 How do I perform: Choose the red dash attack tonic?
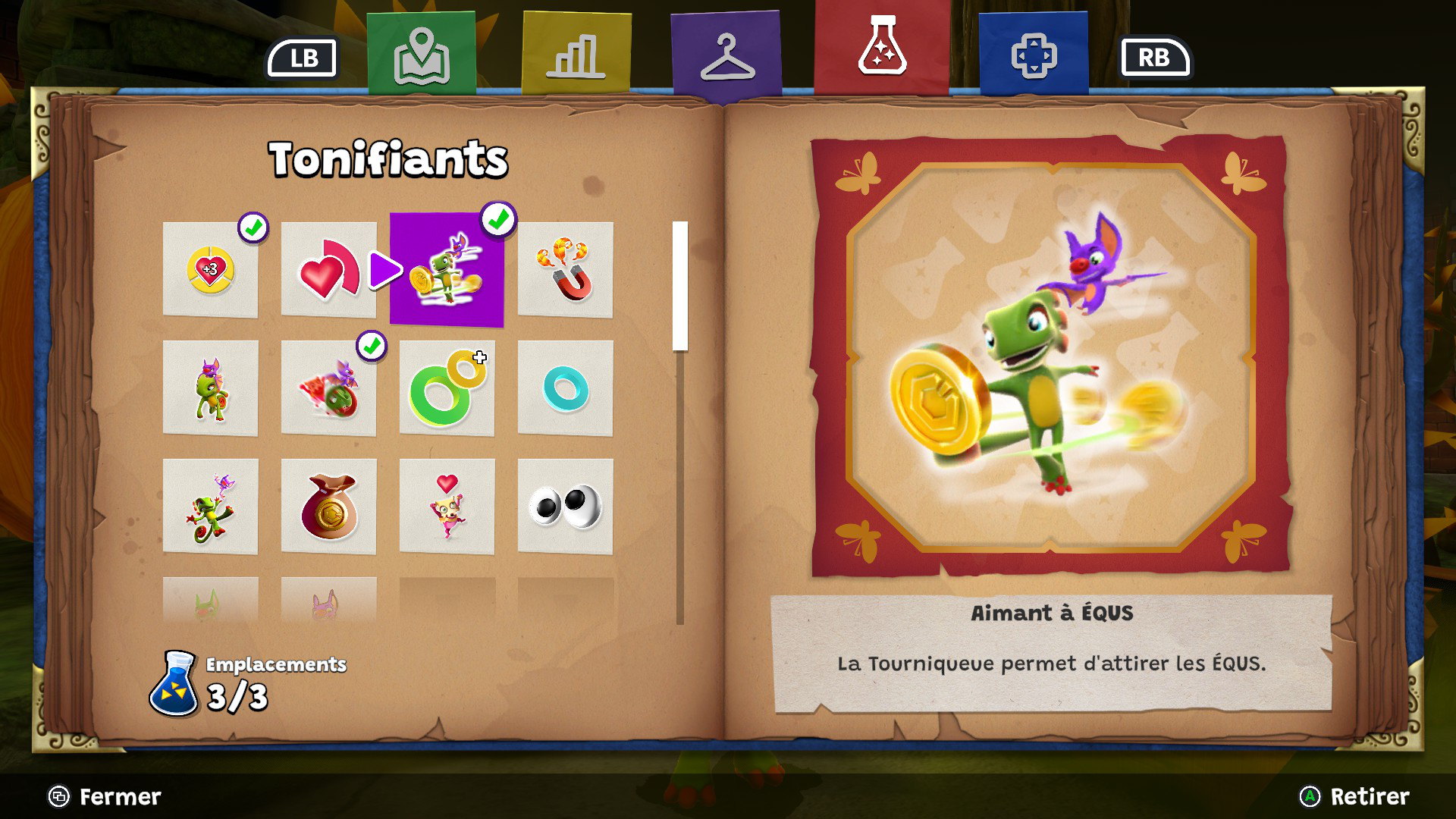click(x=328, y=388)
